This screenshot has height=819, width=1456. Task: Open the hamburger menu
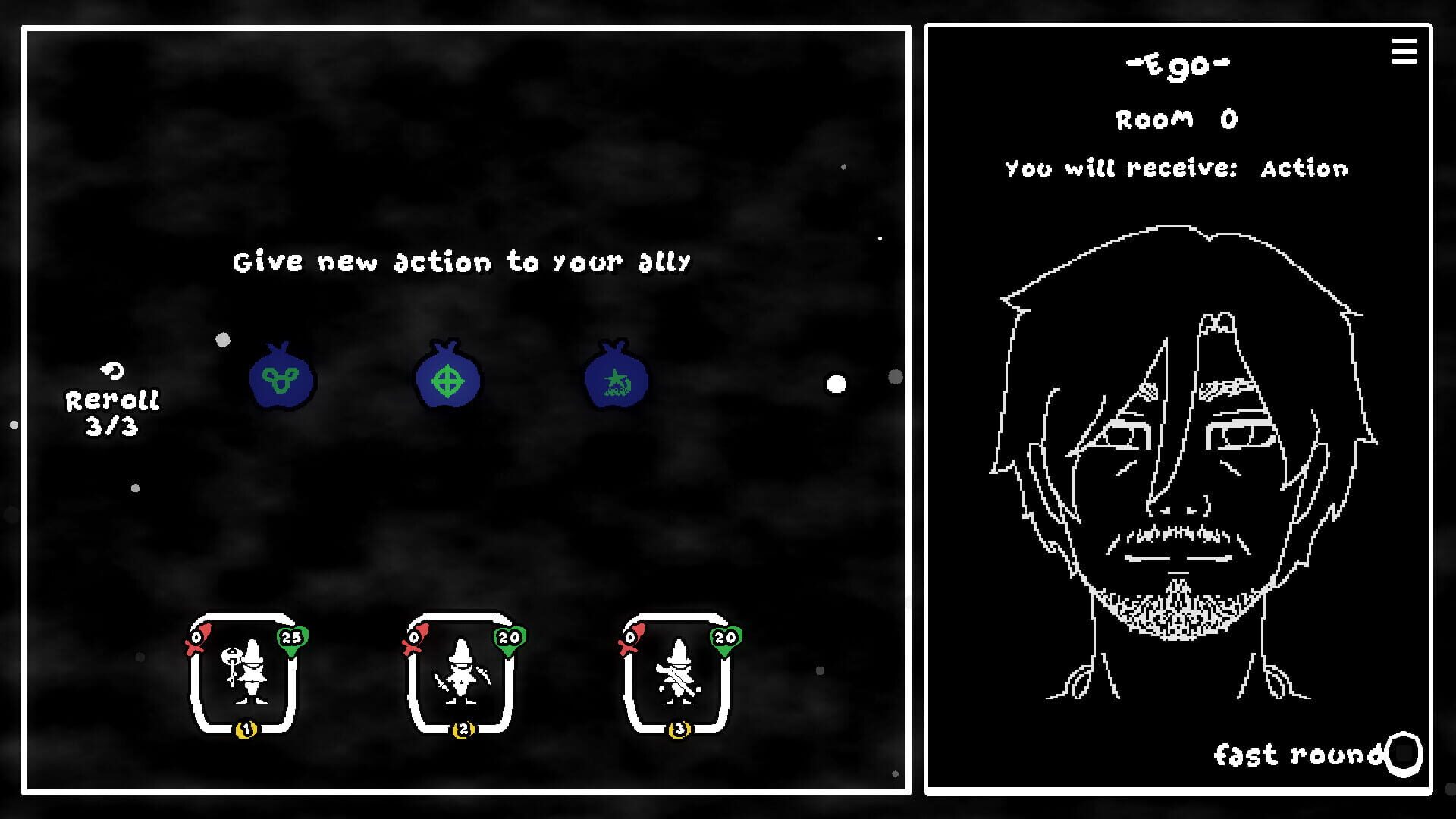(x=1404, y=52)
